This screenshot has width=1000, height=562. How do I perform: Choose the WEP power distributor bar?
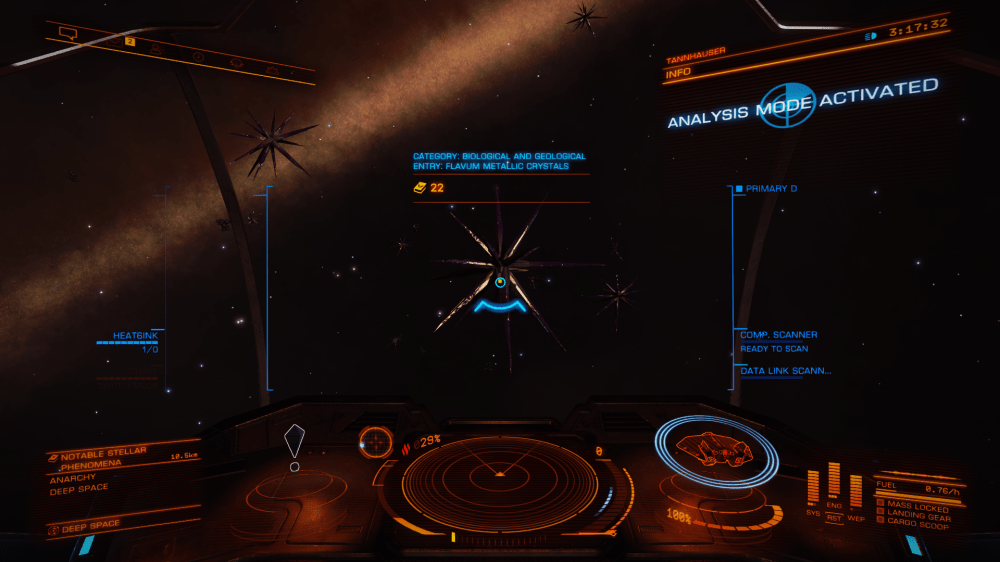[x=856, y=488]
